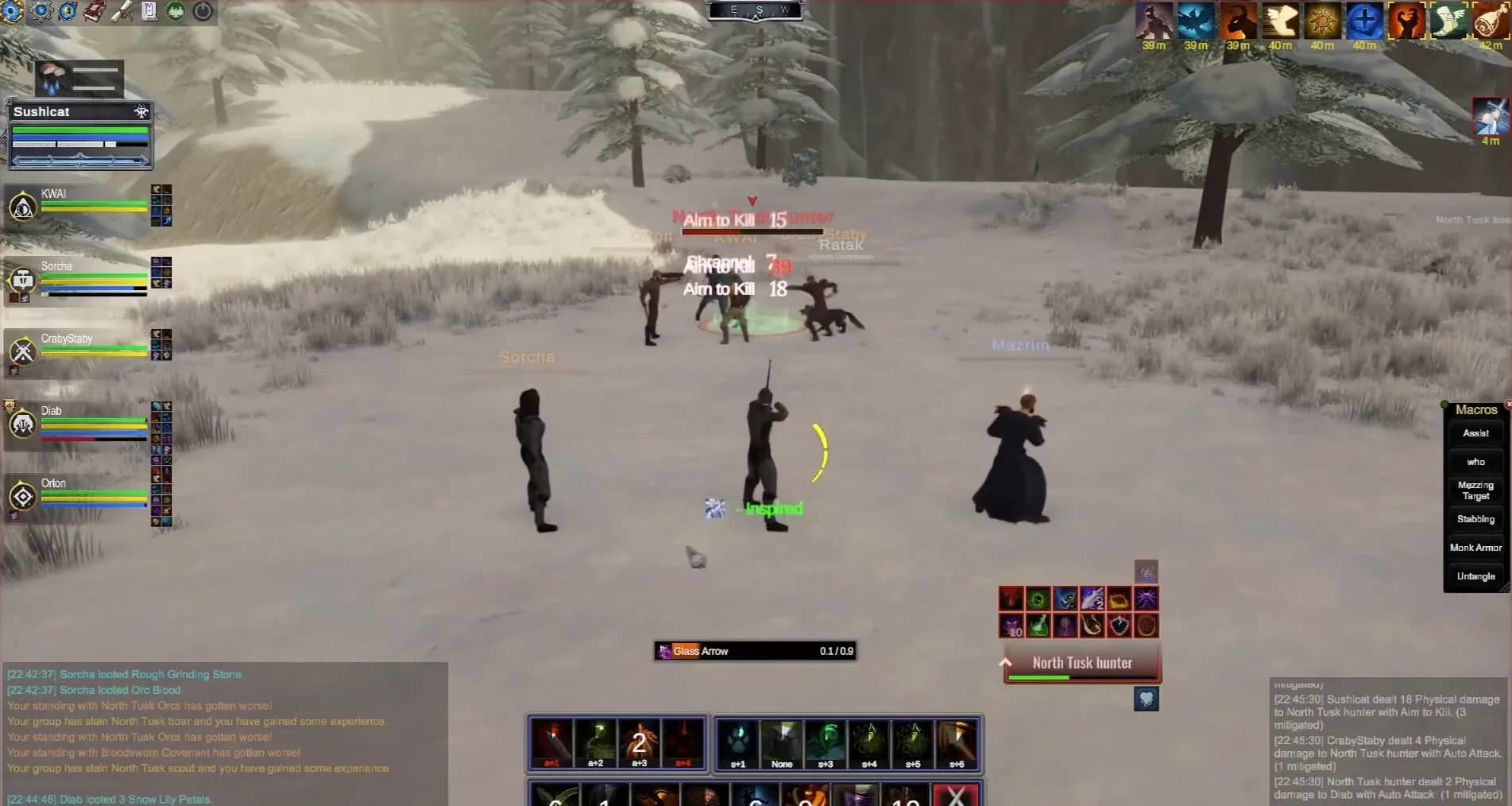Open the gear-shaped settings icon
This screenshot has width=1512, height=806.
point(41,11)
